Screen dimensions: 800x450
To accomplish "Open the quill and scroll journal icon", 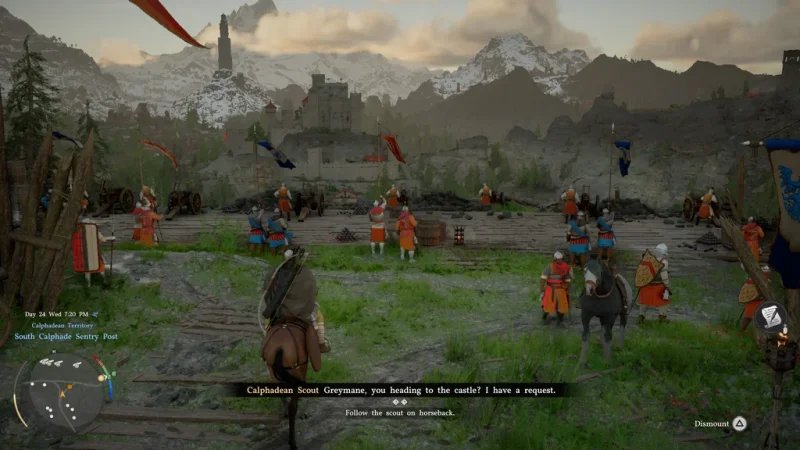I will tap(771, 318).
